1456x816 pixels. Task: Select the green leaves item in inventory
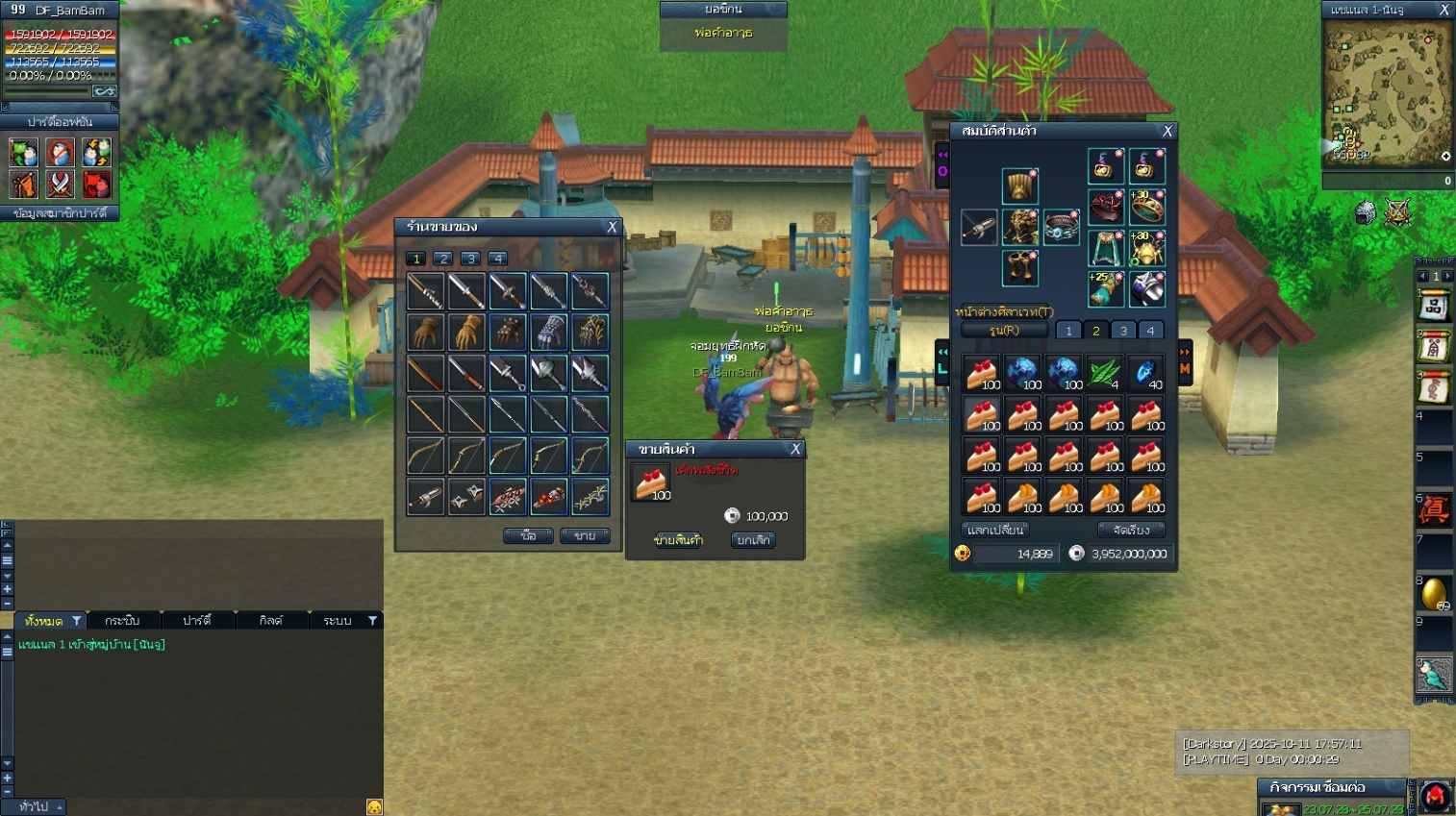pyautogui.click(x=1105, y=372)
